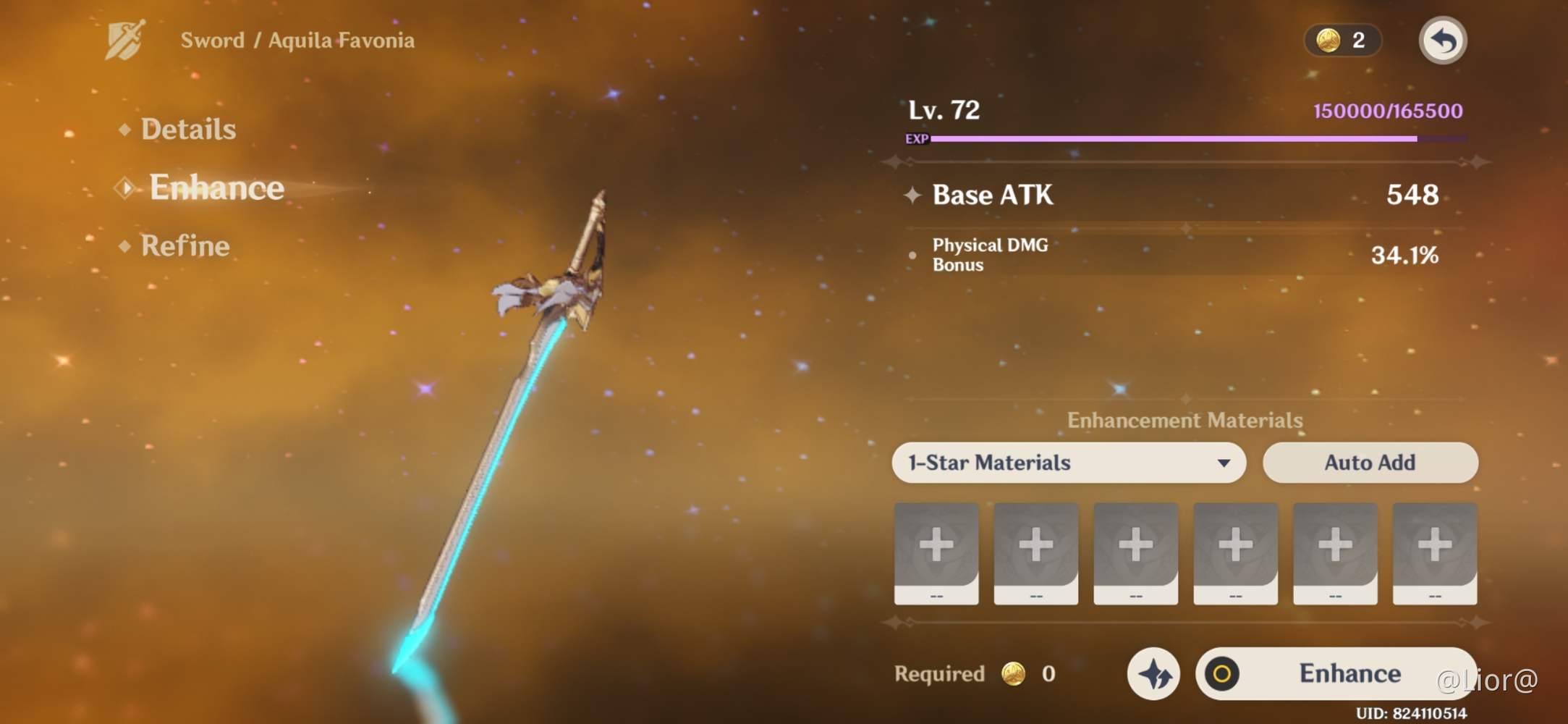1568x724 pixels.
Task: Auto Add enhancement materials
Action: (x=1370, y=463)
